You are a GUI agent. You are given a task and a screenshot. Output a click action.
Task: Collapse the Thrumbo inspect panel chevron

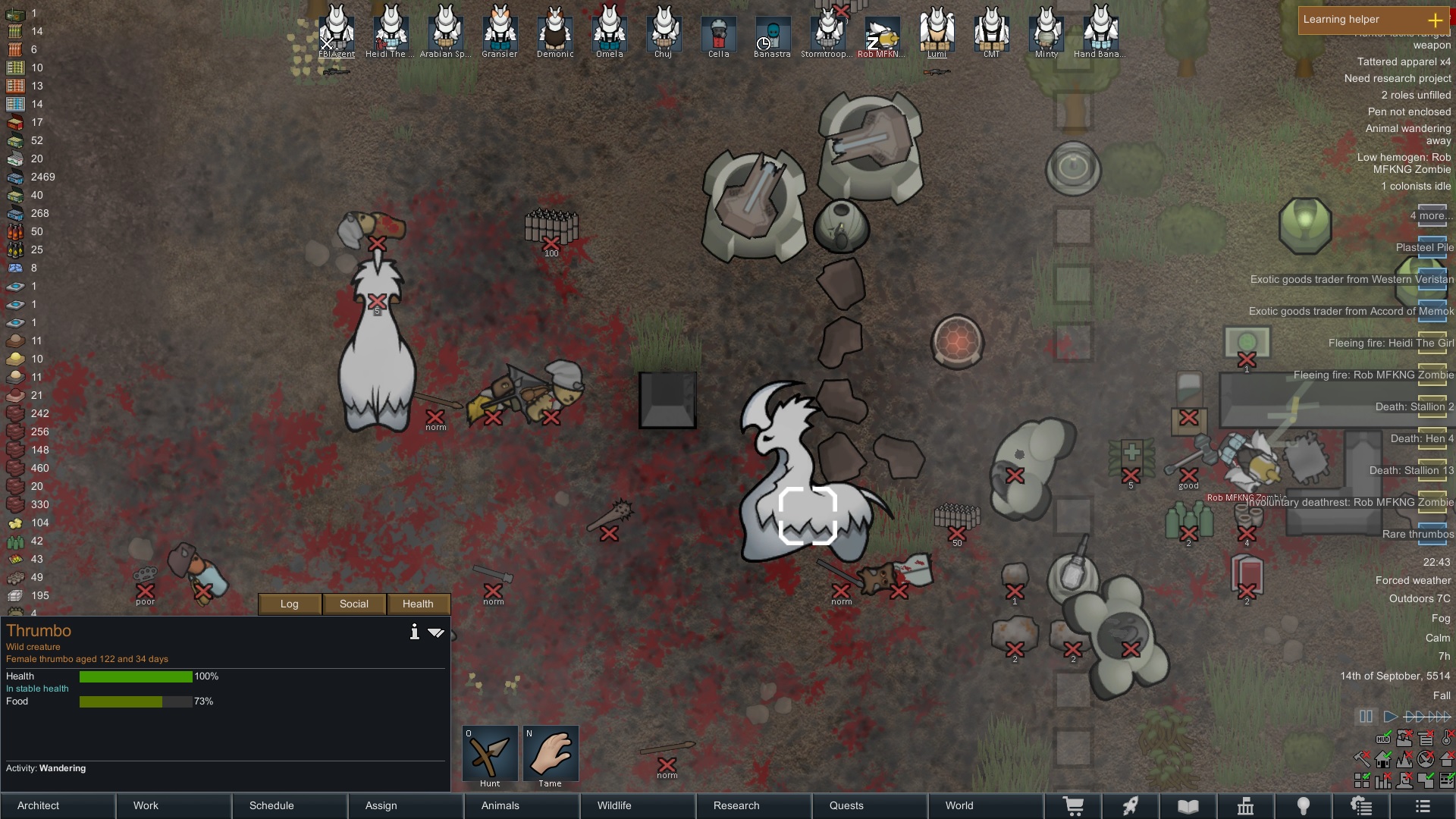coord(437,632)
